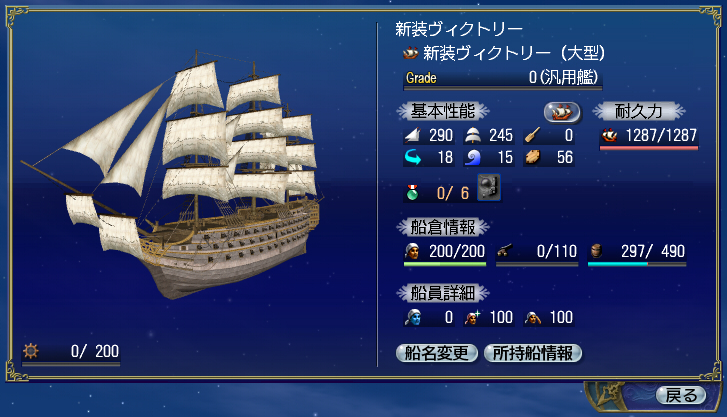Toggle the ship icon beside 基本性能

[562, 111]
